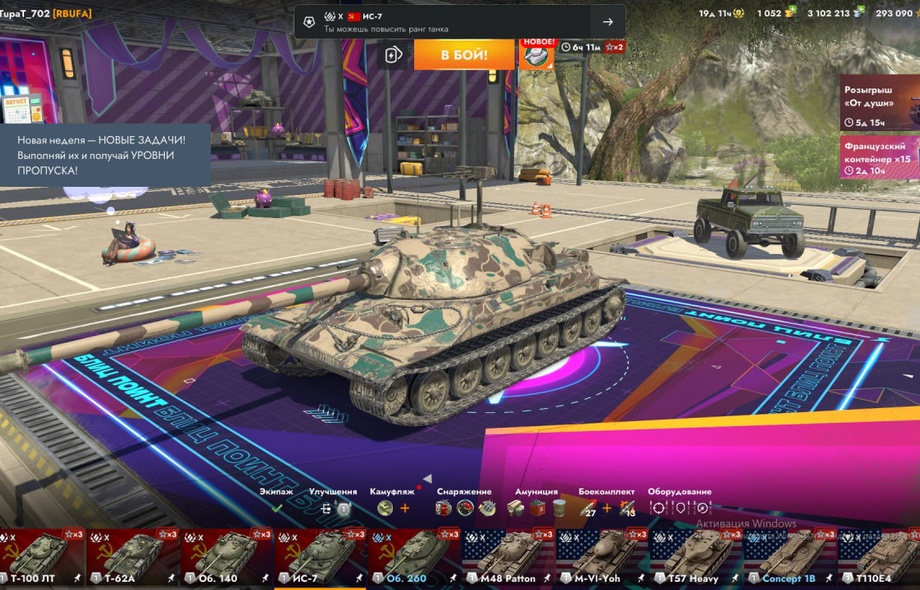Open the Французский контейнер x15 offer
Screen dimensions: 920x590
pos(879,158)
